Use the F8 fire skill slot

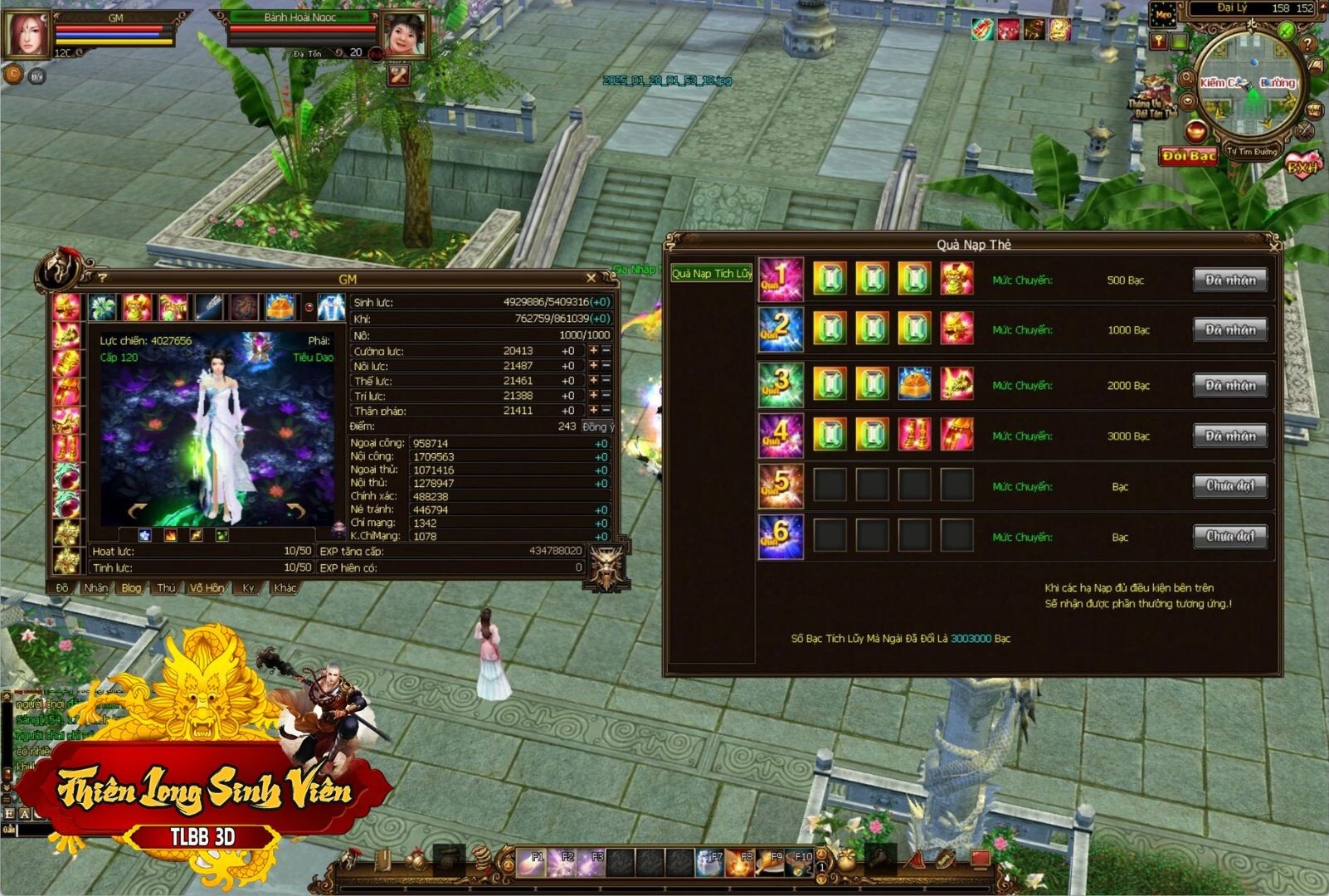click(742, 863)
